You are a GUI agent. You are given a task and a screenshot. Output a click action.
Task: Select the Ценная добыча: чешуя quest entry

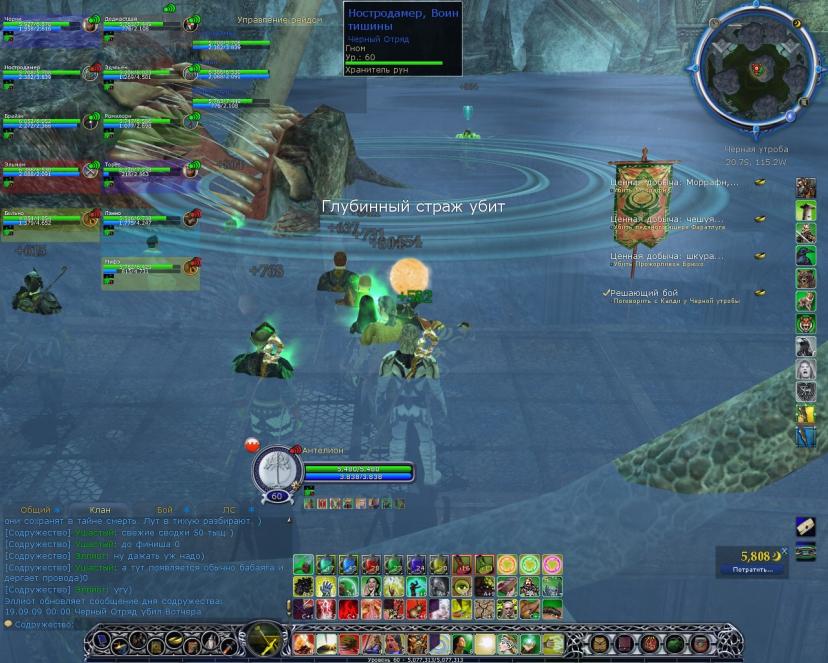[x=668, y=220]
